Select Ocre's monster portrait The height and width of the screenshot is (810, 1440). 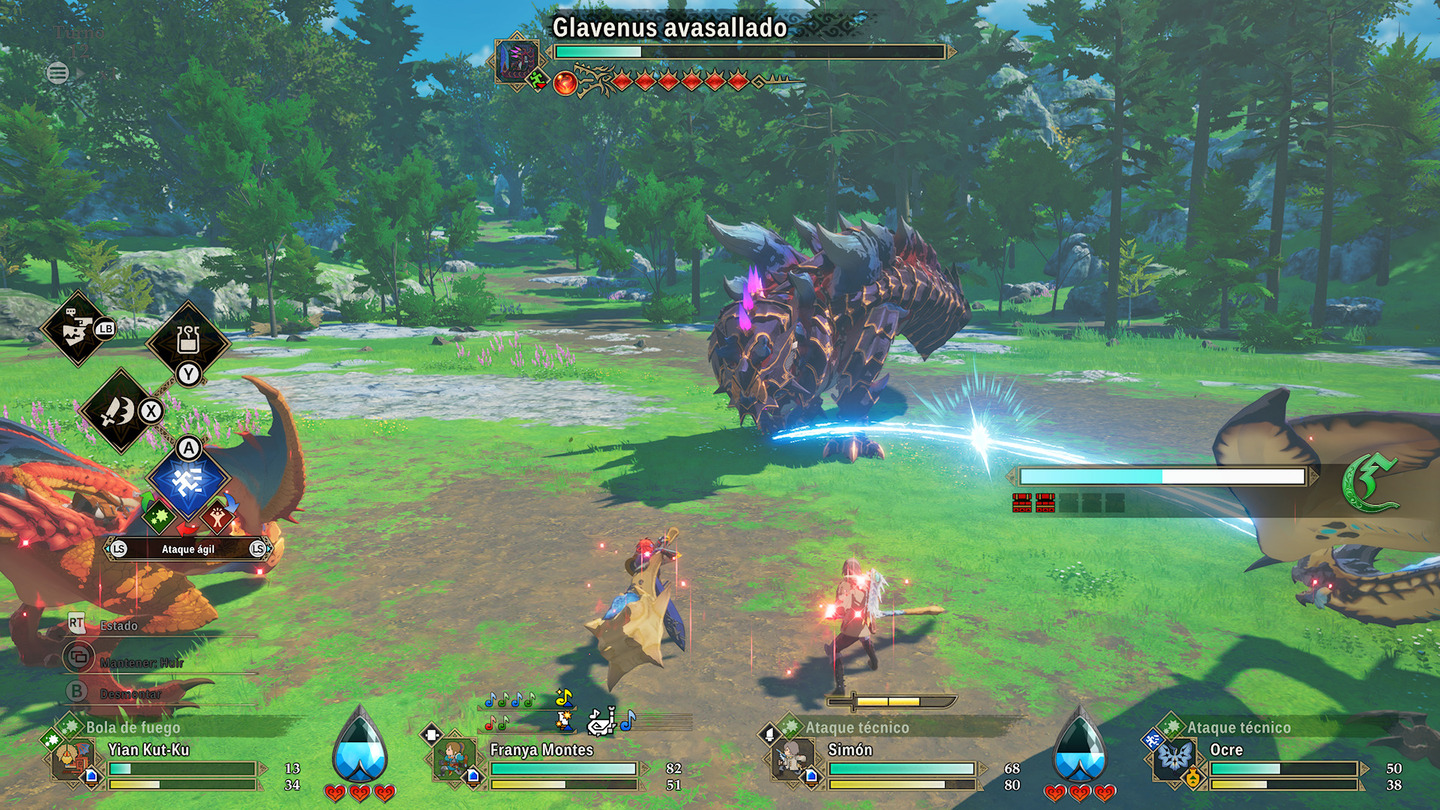click(1174, 760)
